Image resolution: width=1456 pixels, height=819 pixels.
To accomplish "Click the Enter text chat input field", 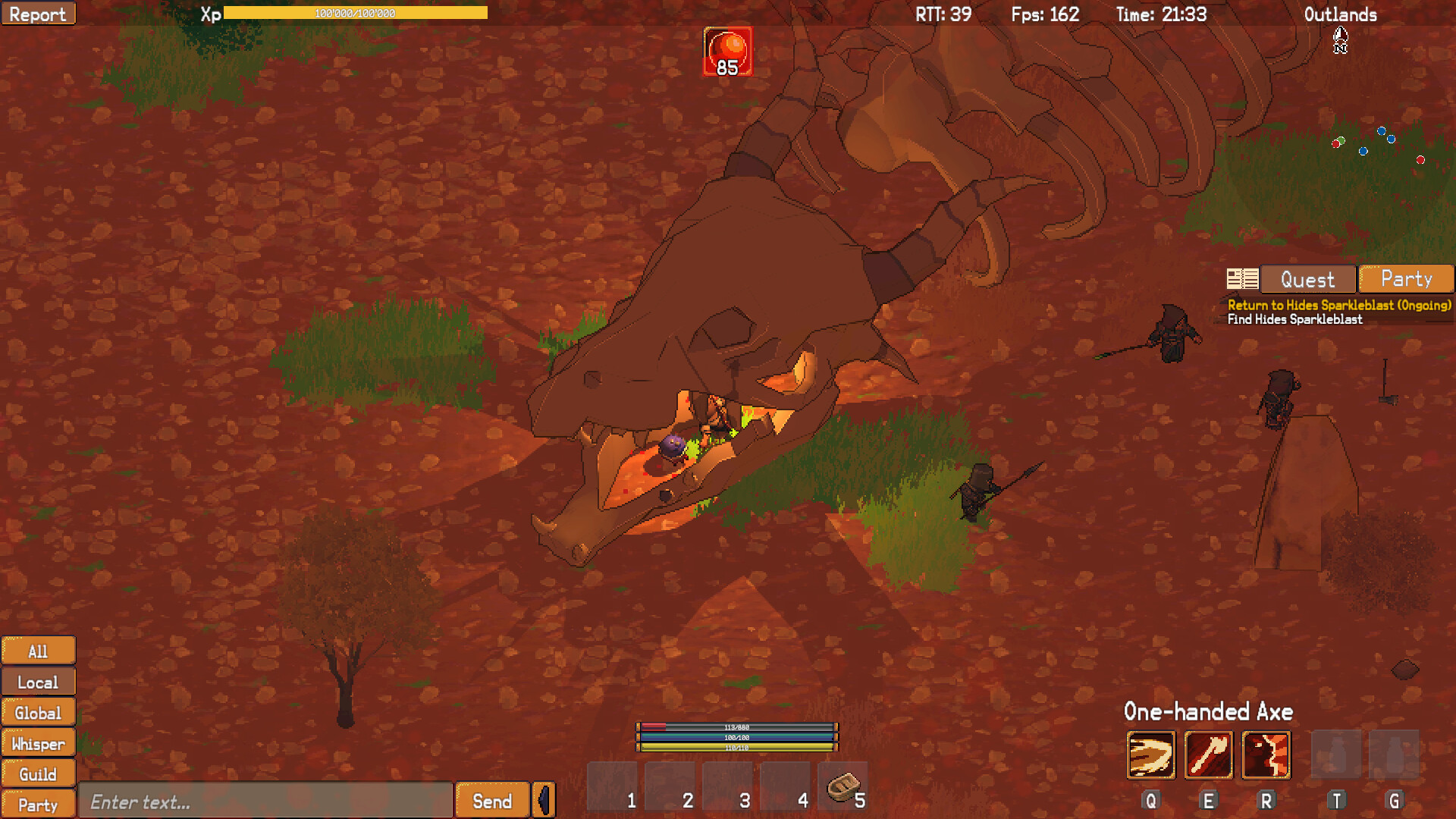I will [x=265, y=800].
